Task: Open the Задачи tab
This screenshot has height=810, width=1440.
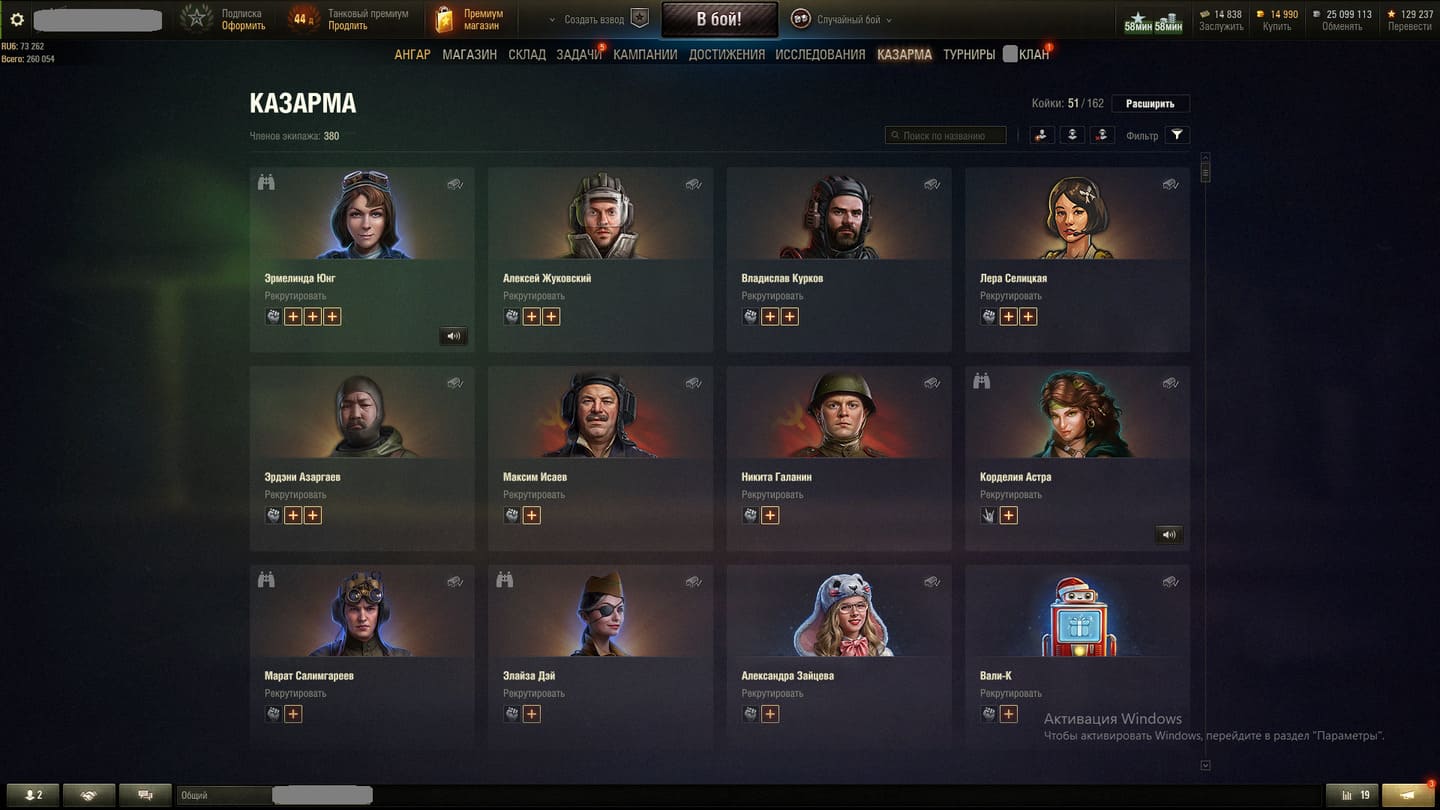Action: (578, 54)
